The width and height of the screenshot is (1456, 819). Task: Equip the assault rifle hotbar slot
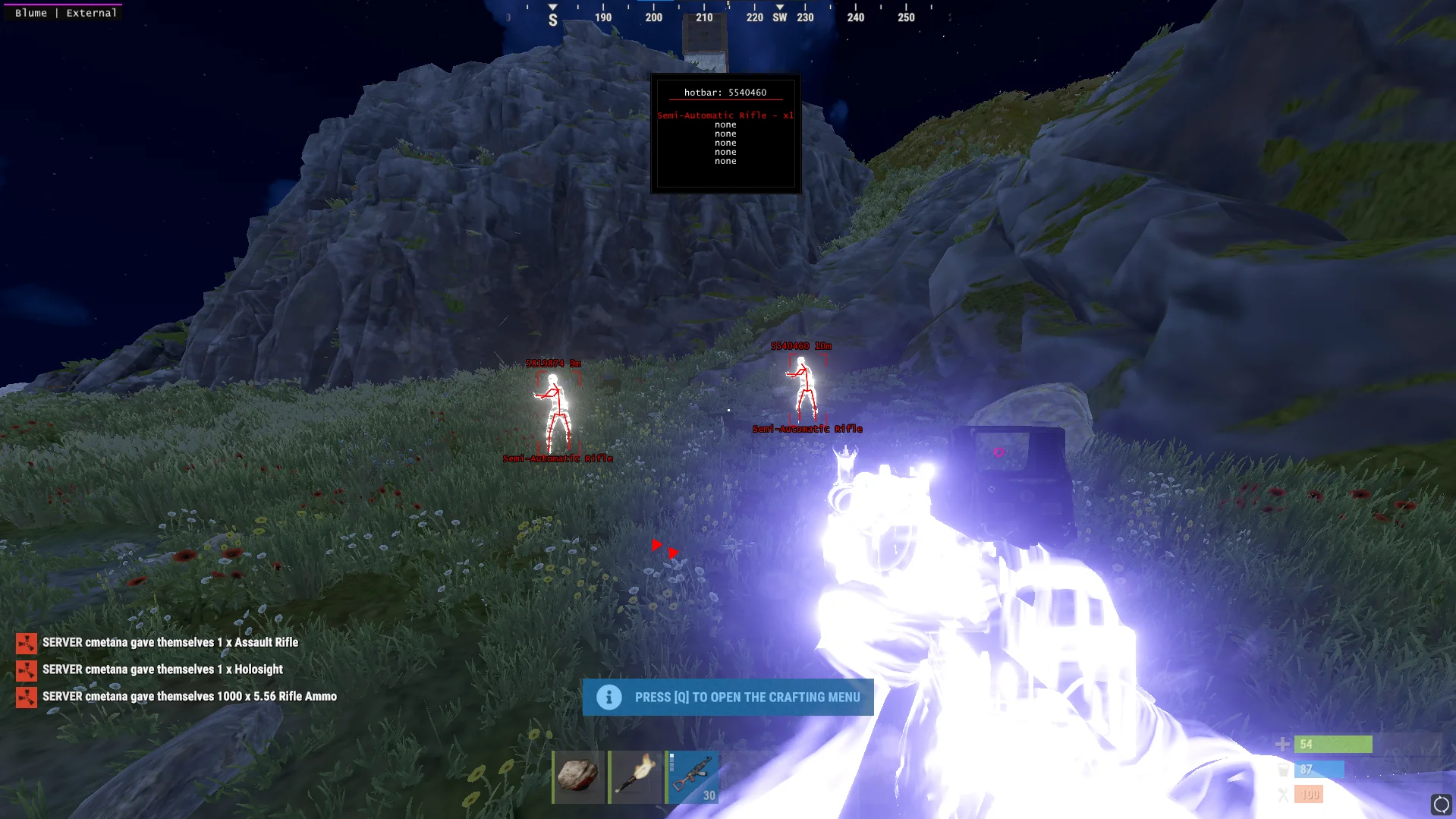pos(693,776)
